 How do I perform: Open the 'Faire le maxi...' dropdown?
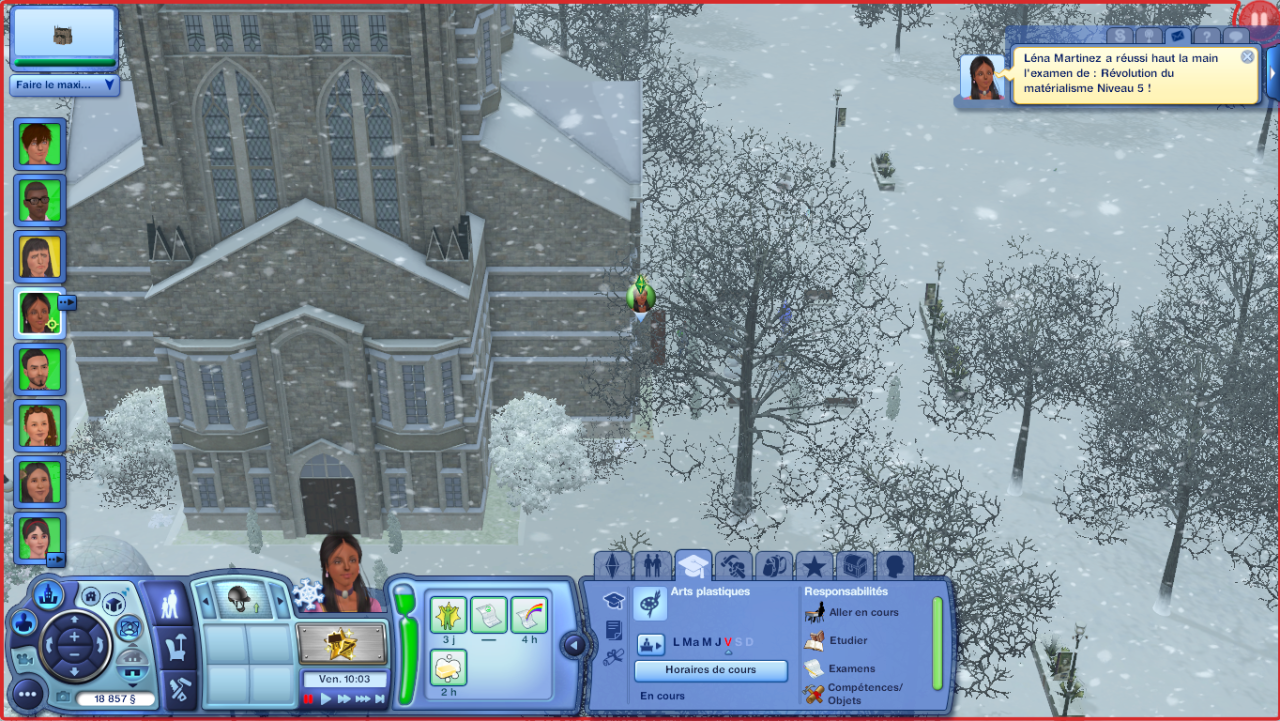[65, 85]
